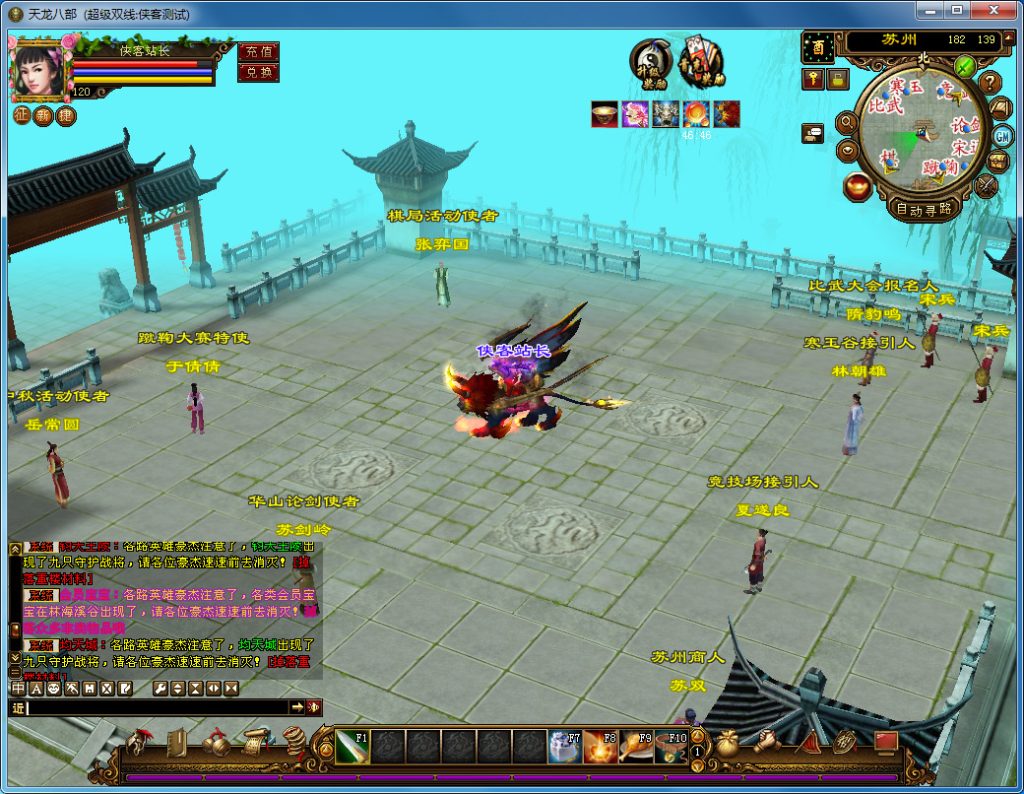Open the 兑换 exchange button

click(x=258, y=72)
